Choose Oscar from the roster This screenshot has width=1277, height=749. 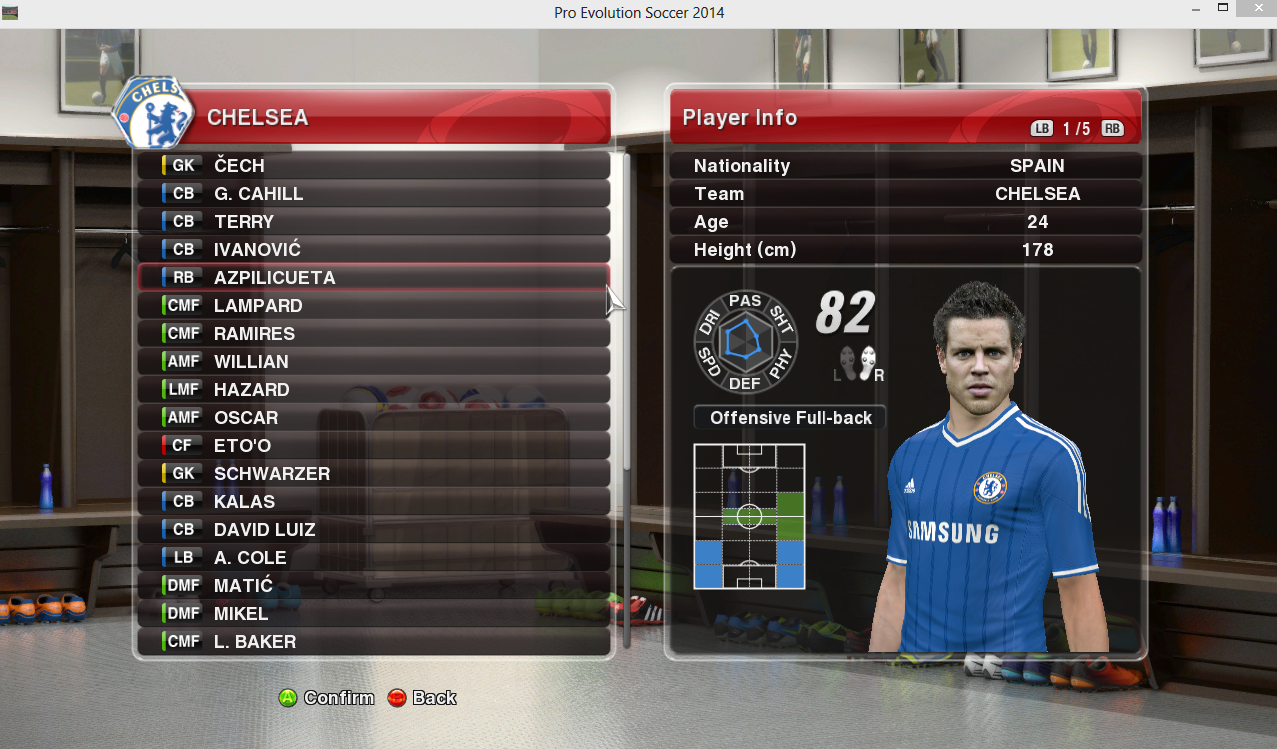click(373, 418)
